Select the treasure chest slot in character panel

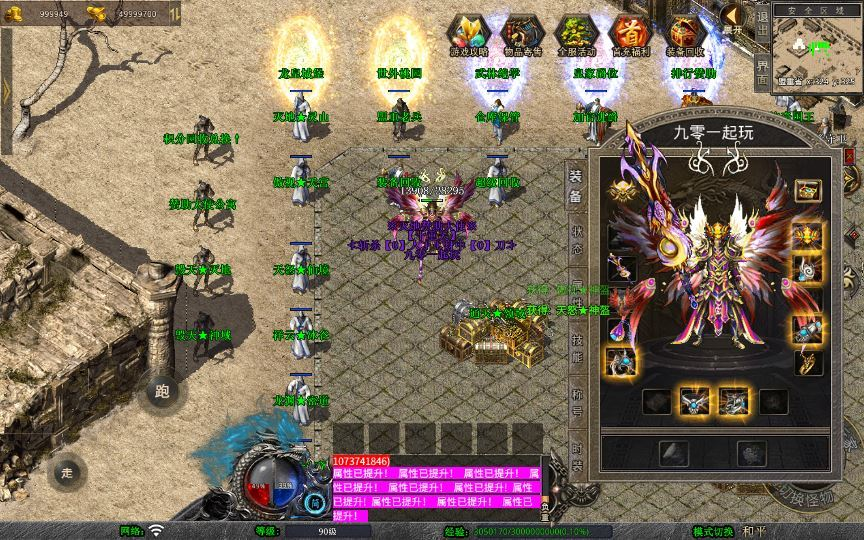tap(807, 189)
